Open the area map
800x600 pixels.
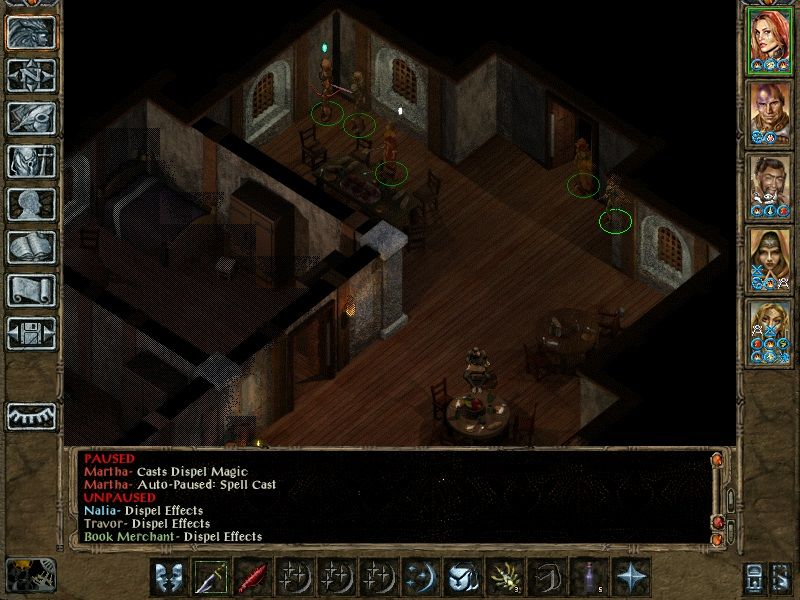click(x=31, y=75)
